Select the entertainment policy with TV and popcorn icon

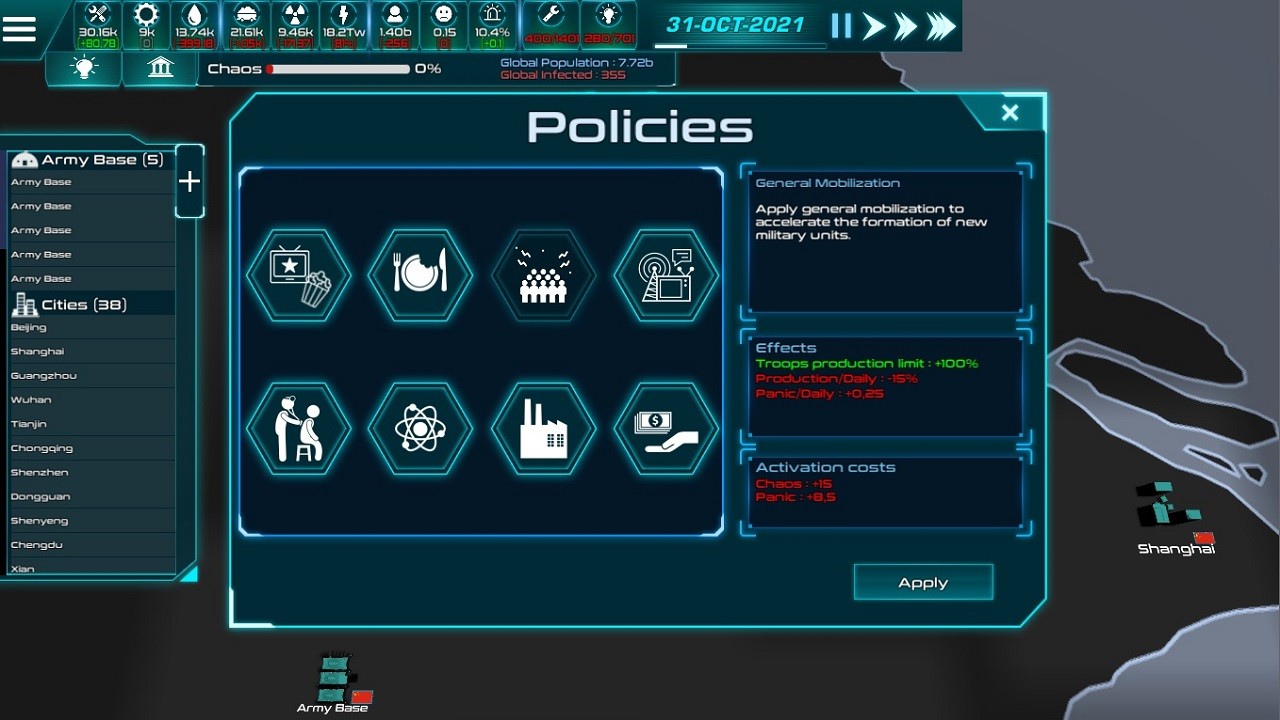(298, 275)
